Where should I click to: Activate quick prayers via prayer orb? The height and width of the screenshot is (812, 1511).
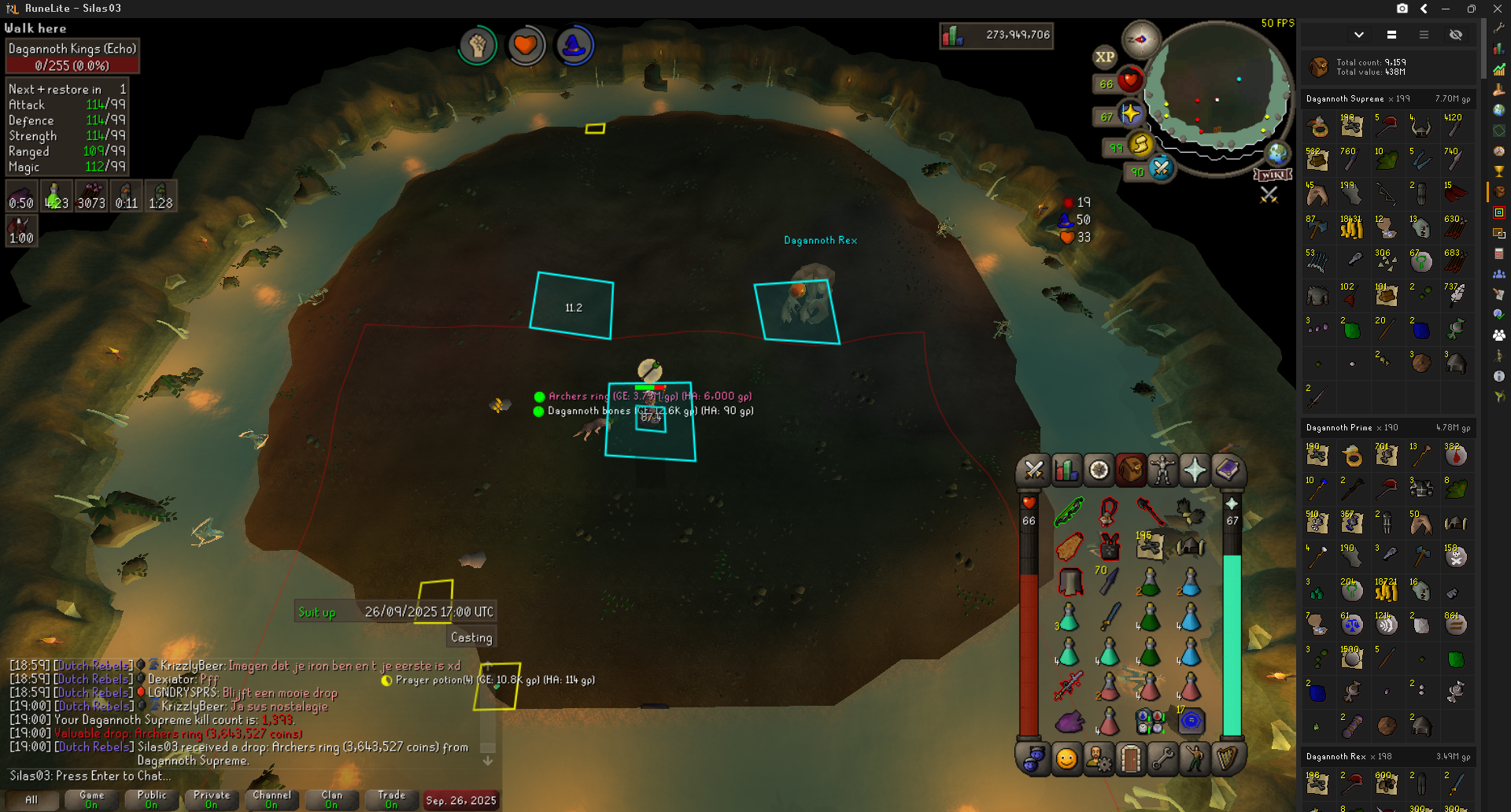click(x=1130, y=115)
